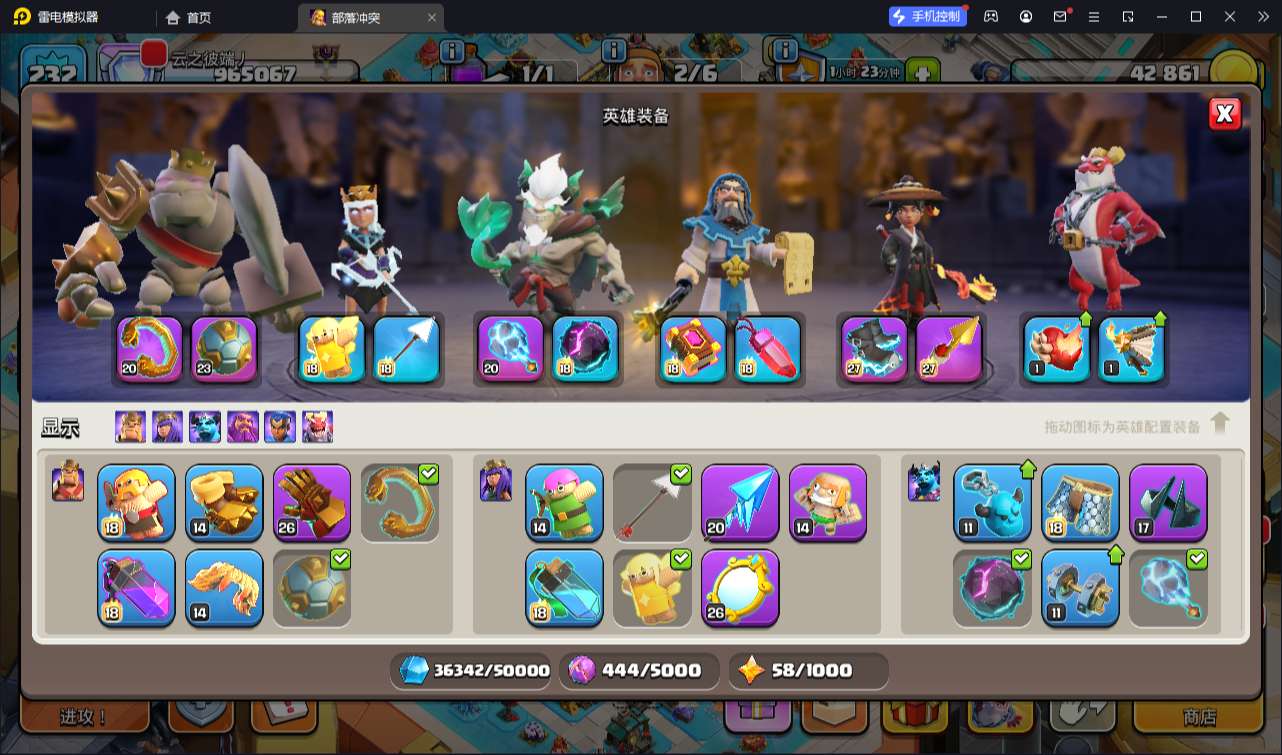Switch to the emulator Home tab
This screenshot has height=755, width=1282.
[189, 17]
